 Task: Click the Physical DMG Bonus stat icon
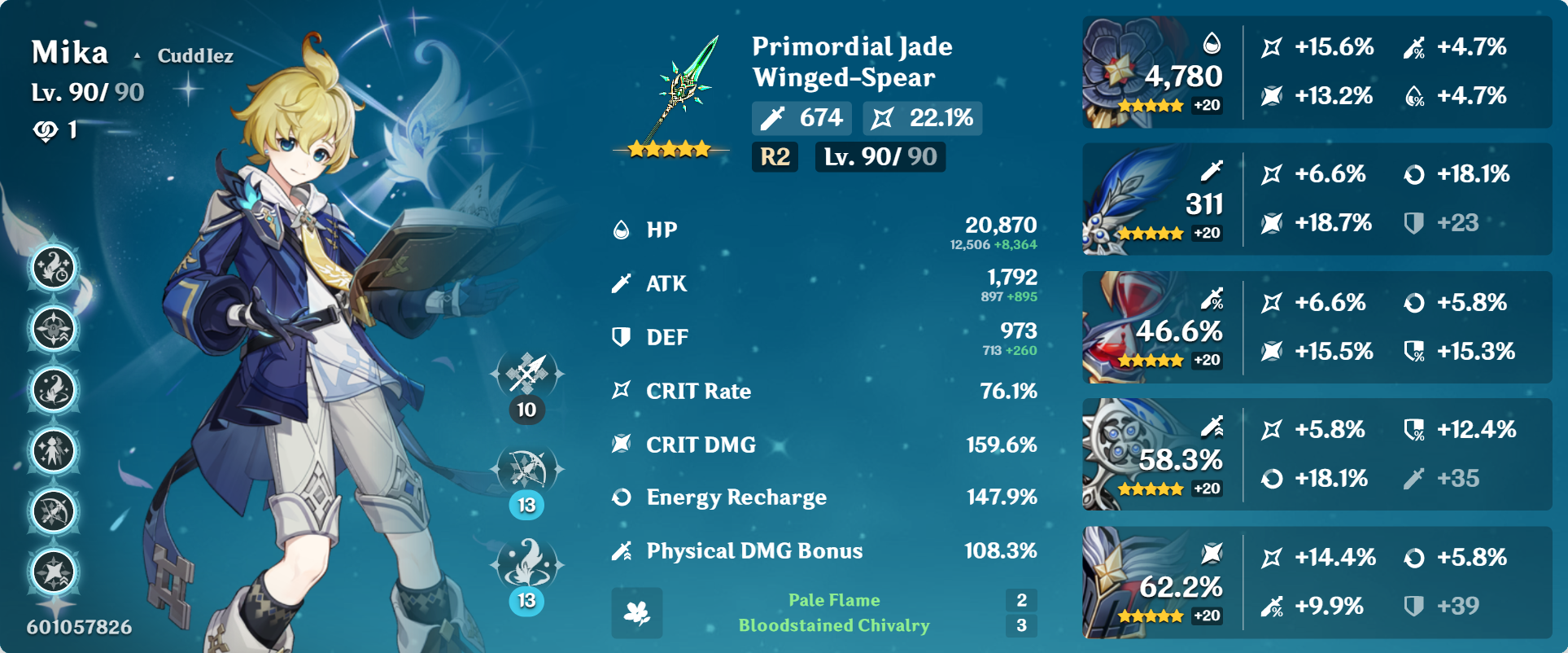[621, 550]
